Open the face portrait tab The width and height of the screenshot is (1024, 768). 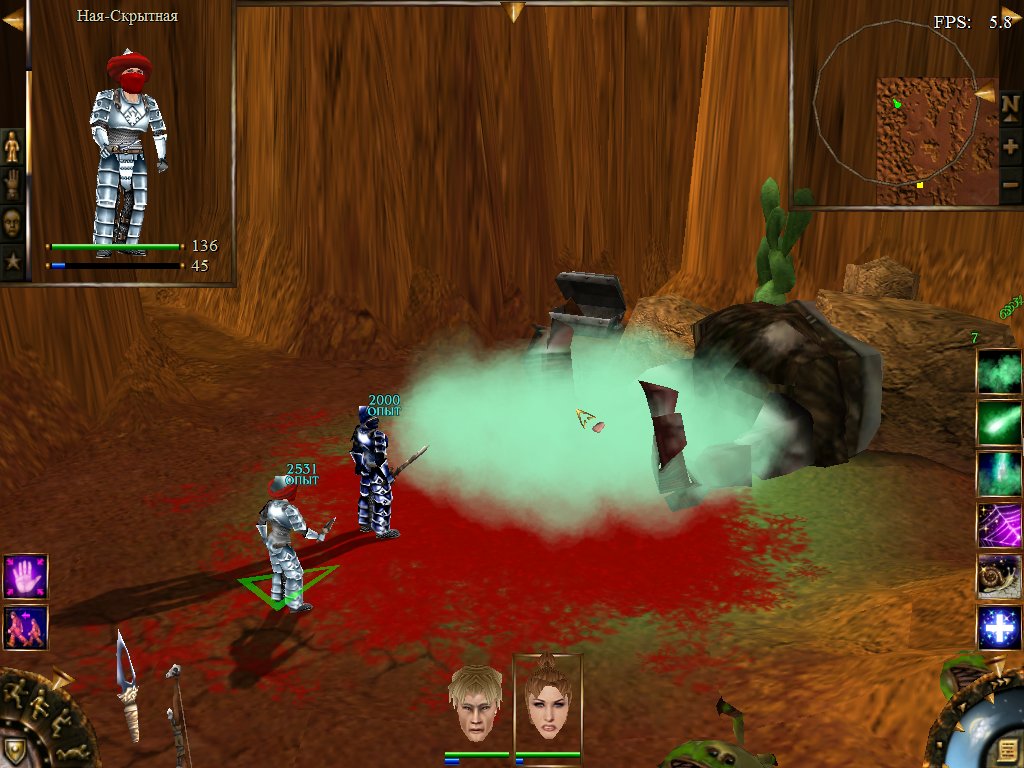coord(12,223)
